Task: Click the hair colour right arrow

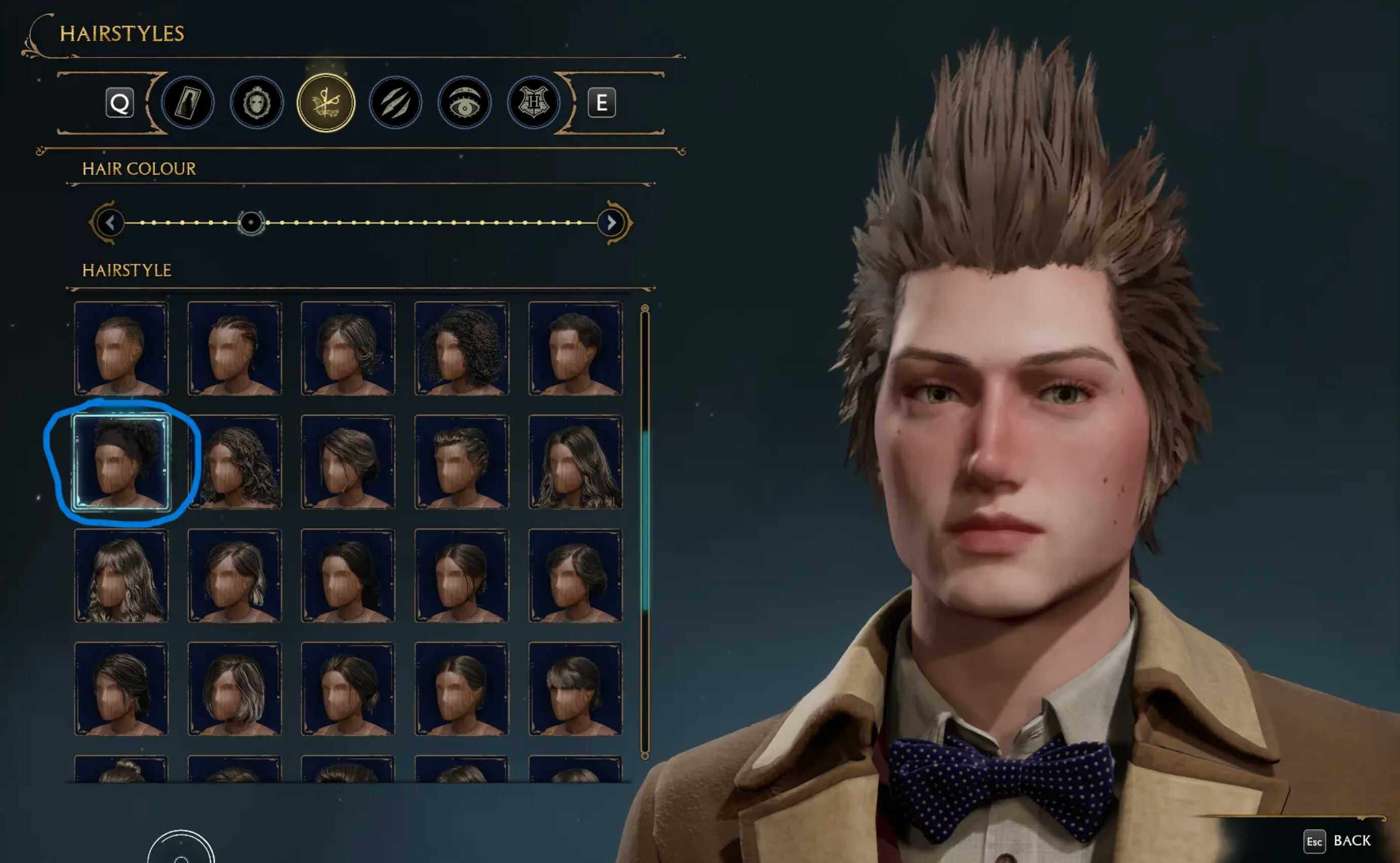Action: [612, 223]
